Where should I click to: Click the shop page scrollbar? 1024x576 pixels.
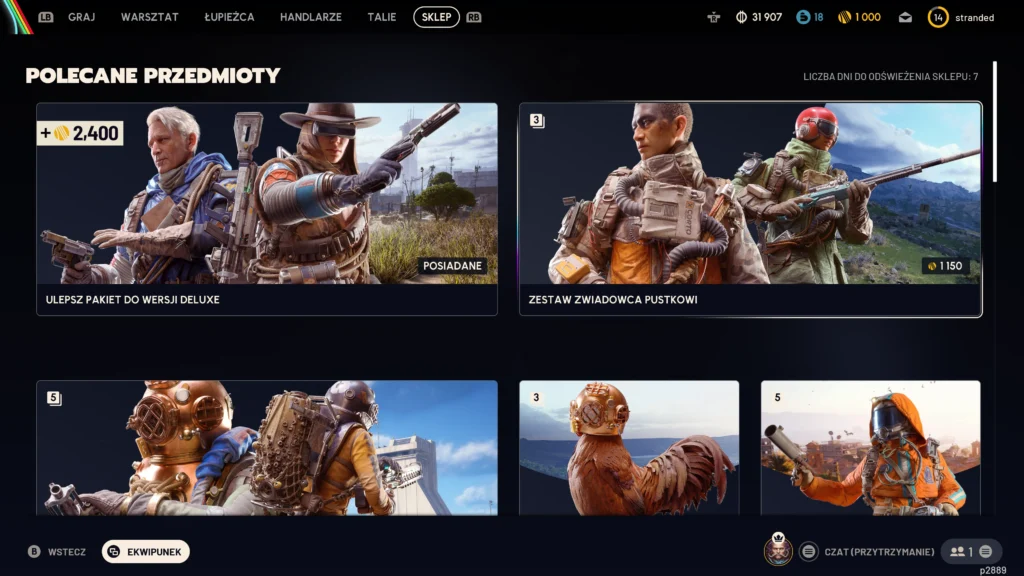994,120
